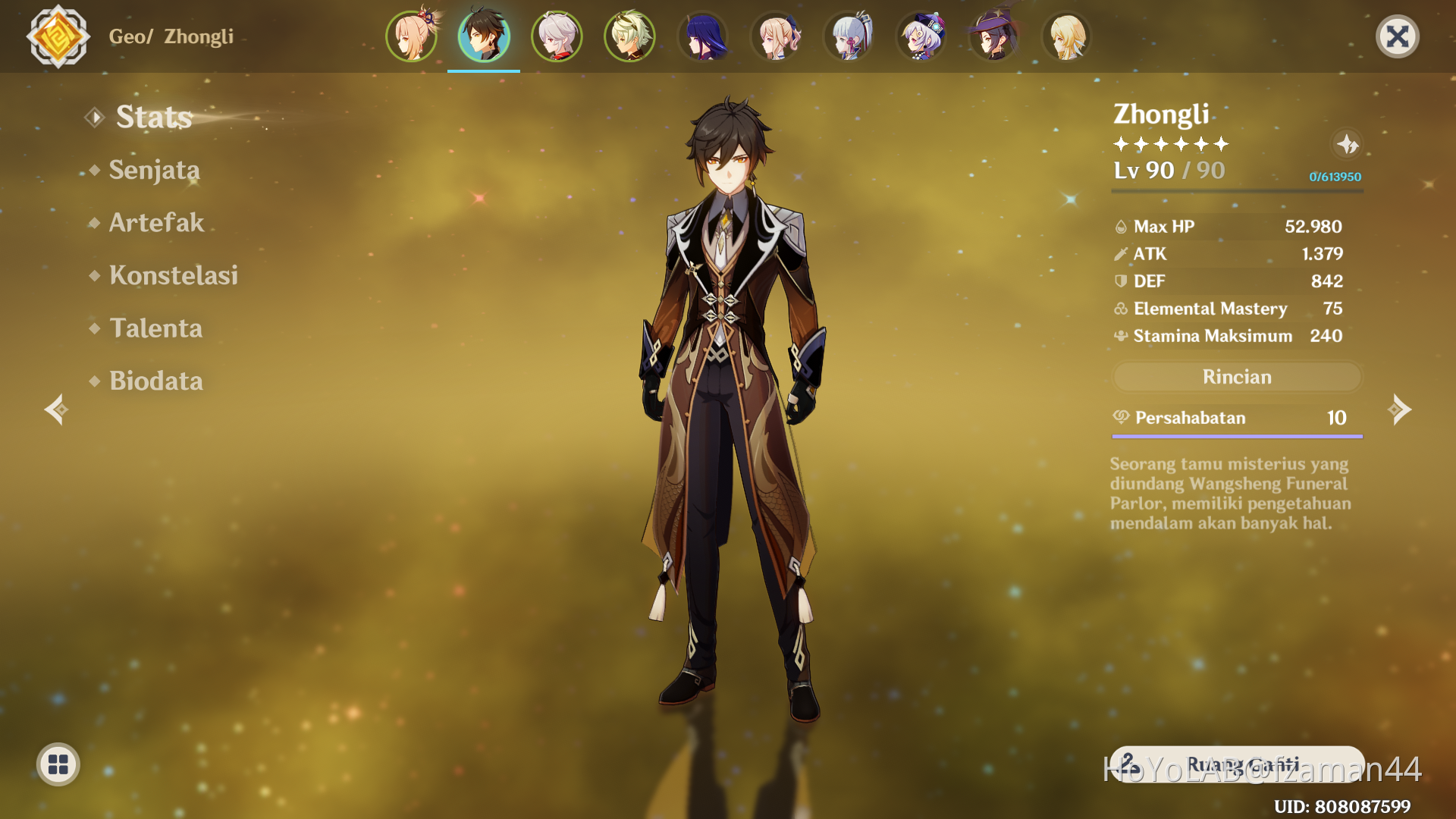
Task: Select the Talenta sidebar option
Action: (156, 328)
